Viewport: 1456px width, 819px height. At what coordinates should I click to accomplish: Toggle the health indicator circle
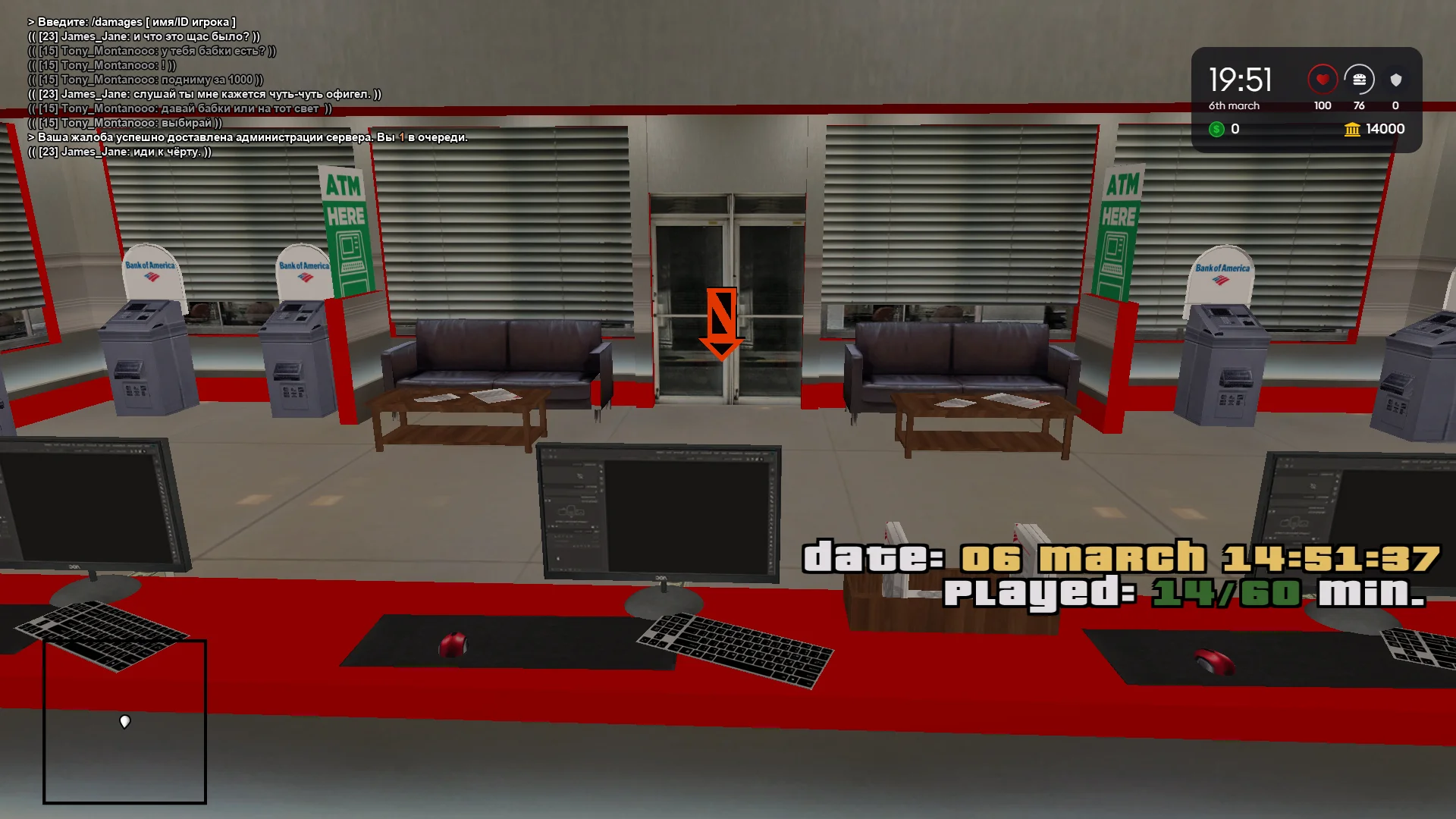(1323, 79)
